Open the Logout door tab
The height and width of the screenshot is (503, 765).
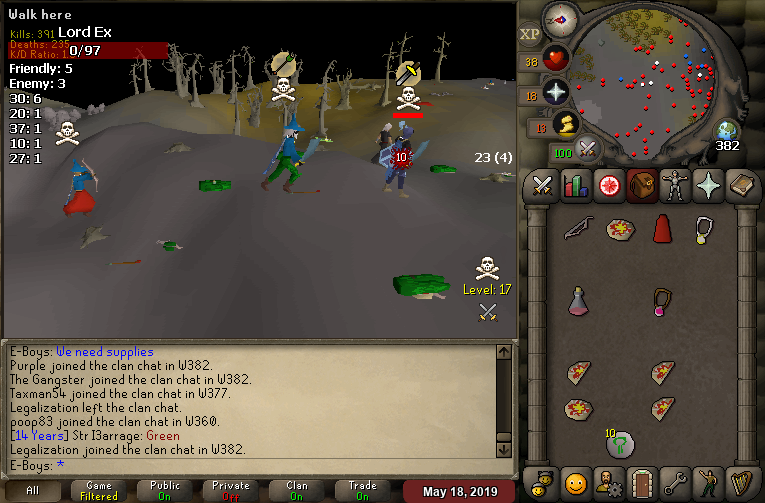coord(640,483)
